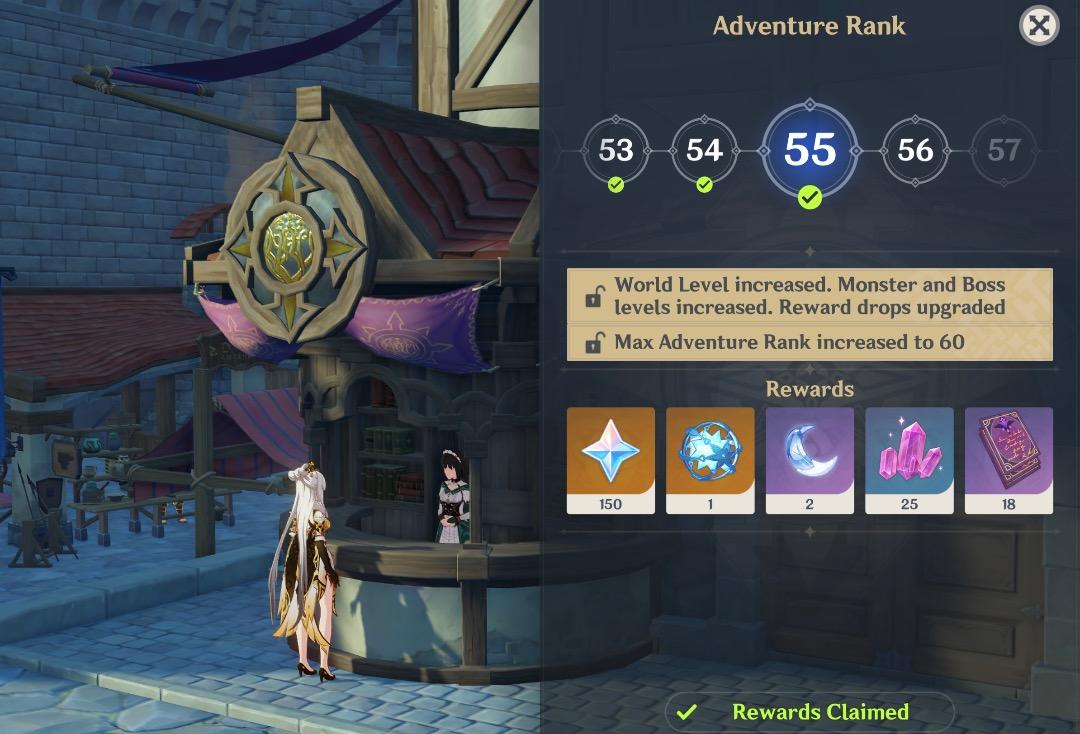
Task: Inspect the blue orb reward item
Action: point(710,459)
